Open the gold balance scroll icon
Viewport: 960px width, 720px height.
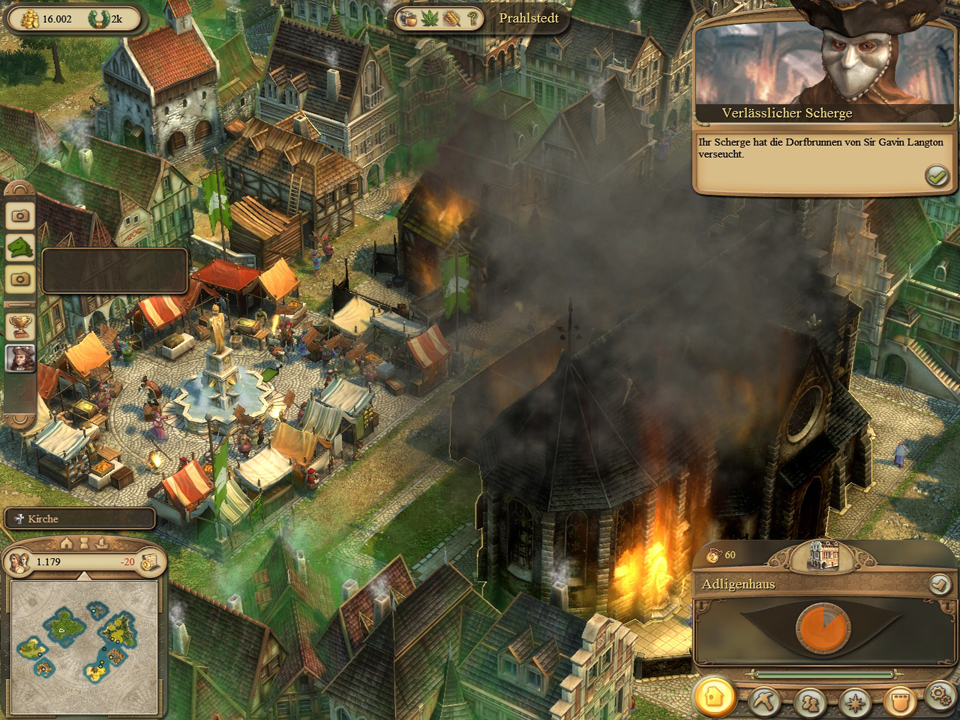149,562
